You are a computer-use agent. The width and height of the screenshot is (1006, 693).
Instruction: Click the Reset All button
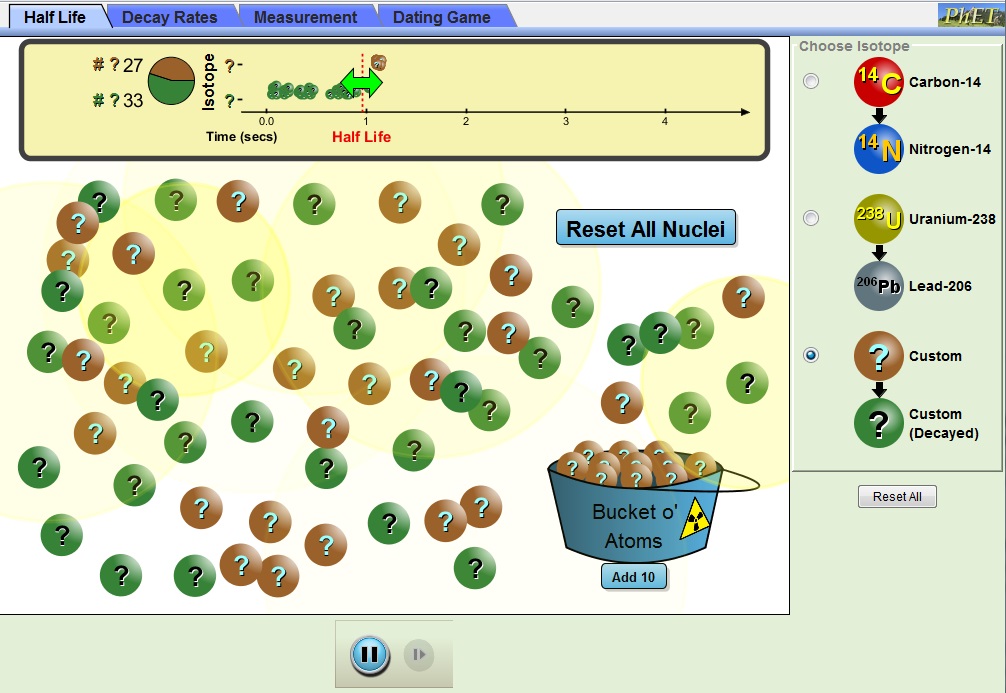pos(896,496)
